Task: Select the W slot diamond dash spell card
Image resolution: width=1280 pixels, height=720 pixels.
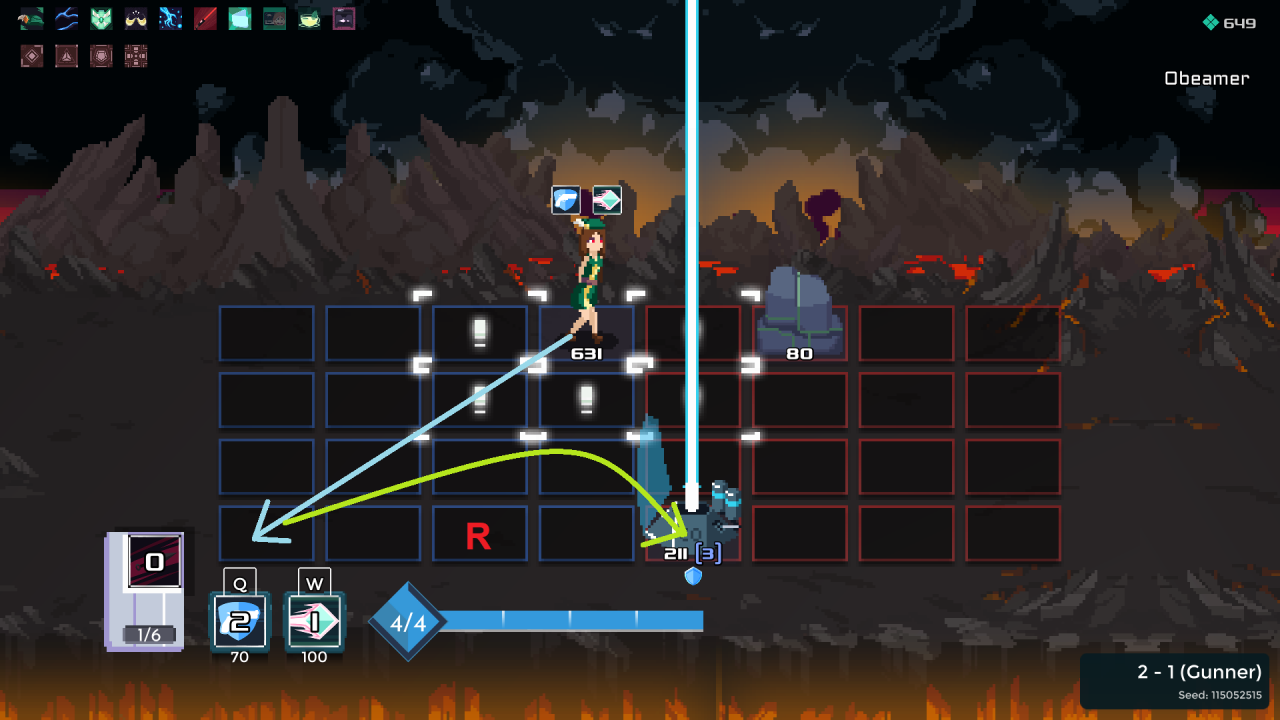Action: [315, 622]
